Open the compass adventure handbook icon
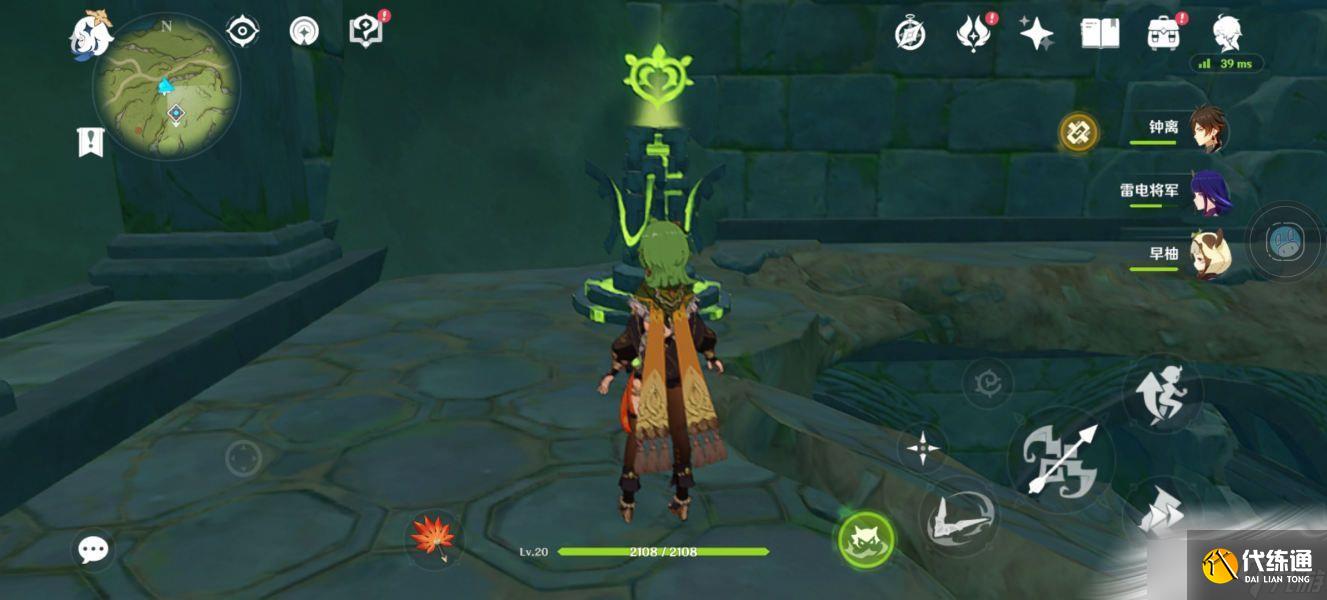The image size is (1327, 600). [909, 34]
